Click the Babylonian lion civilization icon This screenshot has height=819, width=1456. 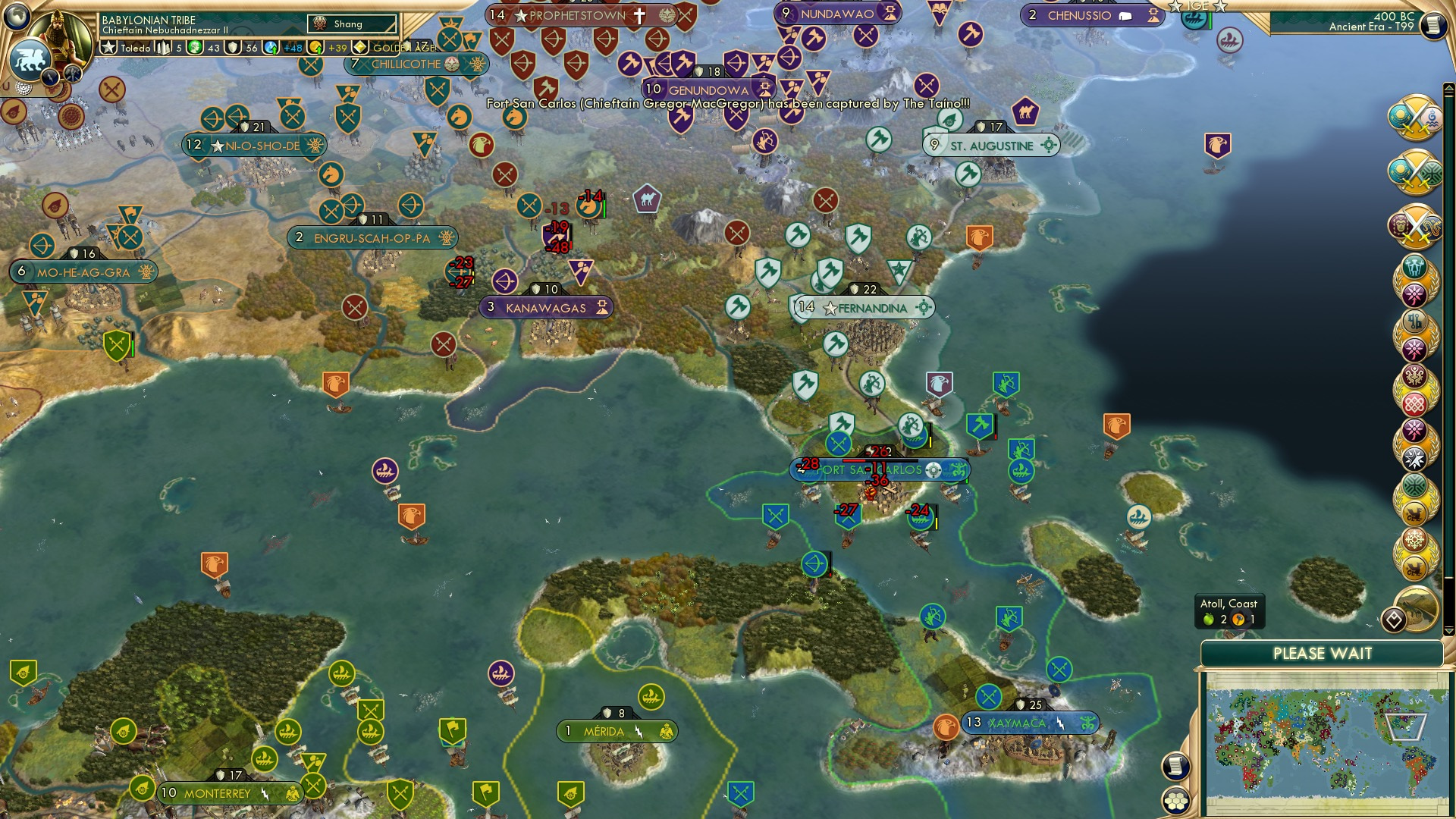pyautogui.click(x=29, y=57)
